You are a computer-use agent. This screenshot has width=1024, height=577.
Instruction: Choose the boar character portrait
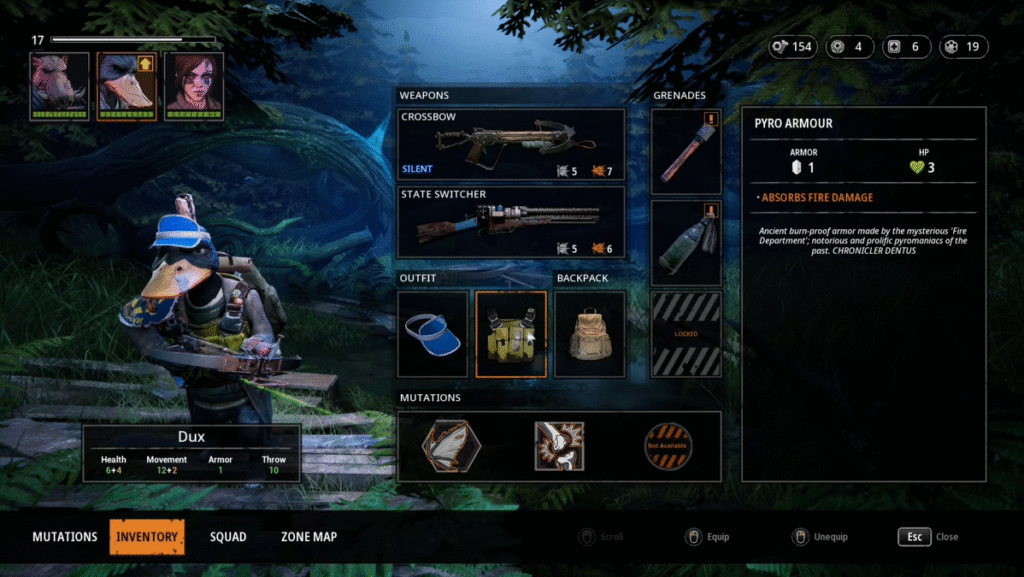(60, 86)
